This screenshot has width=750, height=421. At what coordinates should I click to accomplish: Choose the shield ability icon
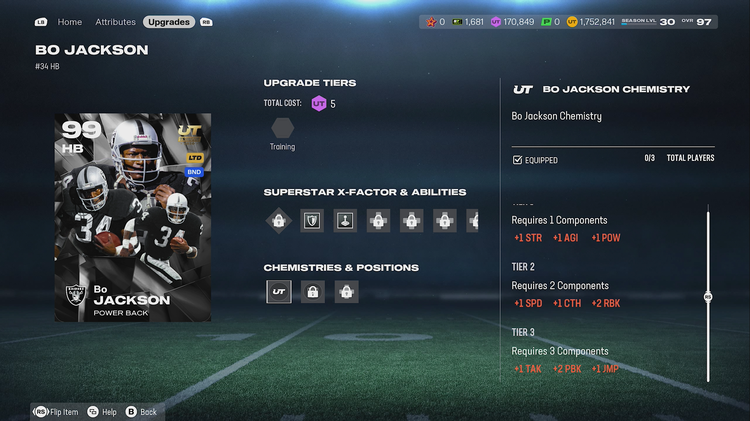[312, 220]
